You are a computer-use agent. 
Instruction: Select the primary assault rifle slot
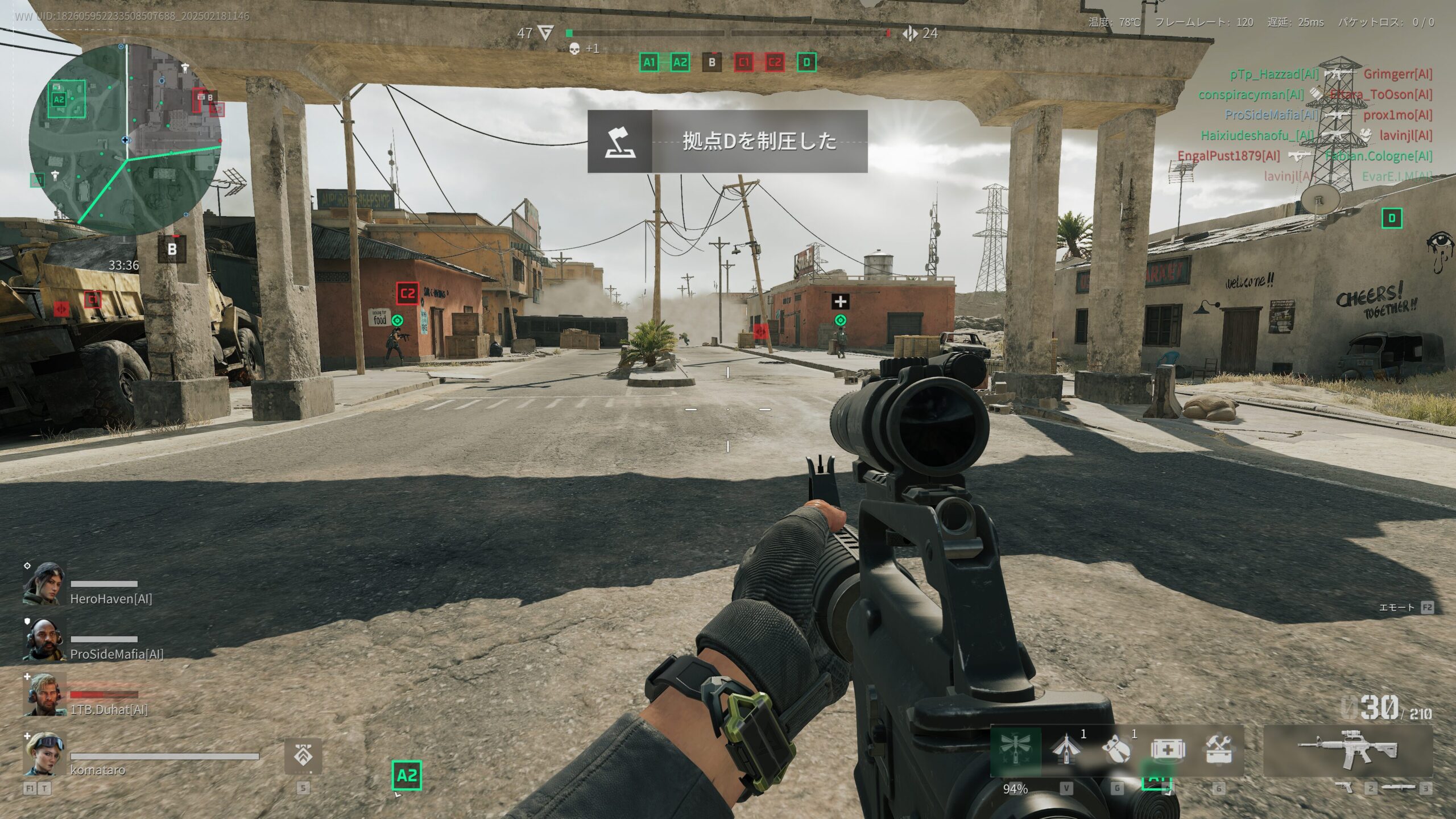pos(1347,750)
